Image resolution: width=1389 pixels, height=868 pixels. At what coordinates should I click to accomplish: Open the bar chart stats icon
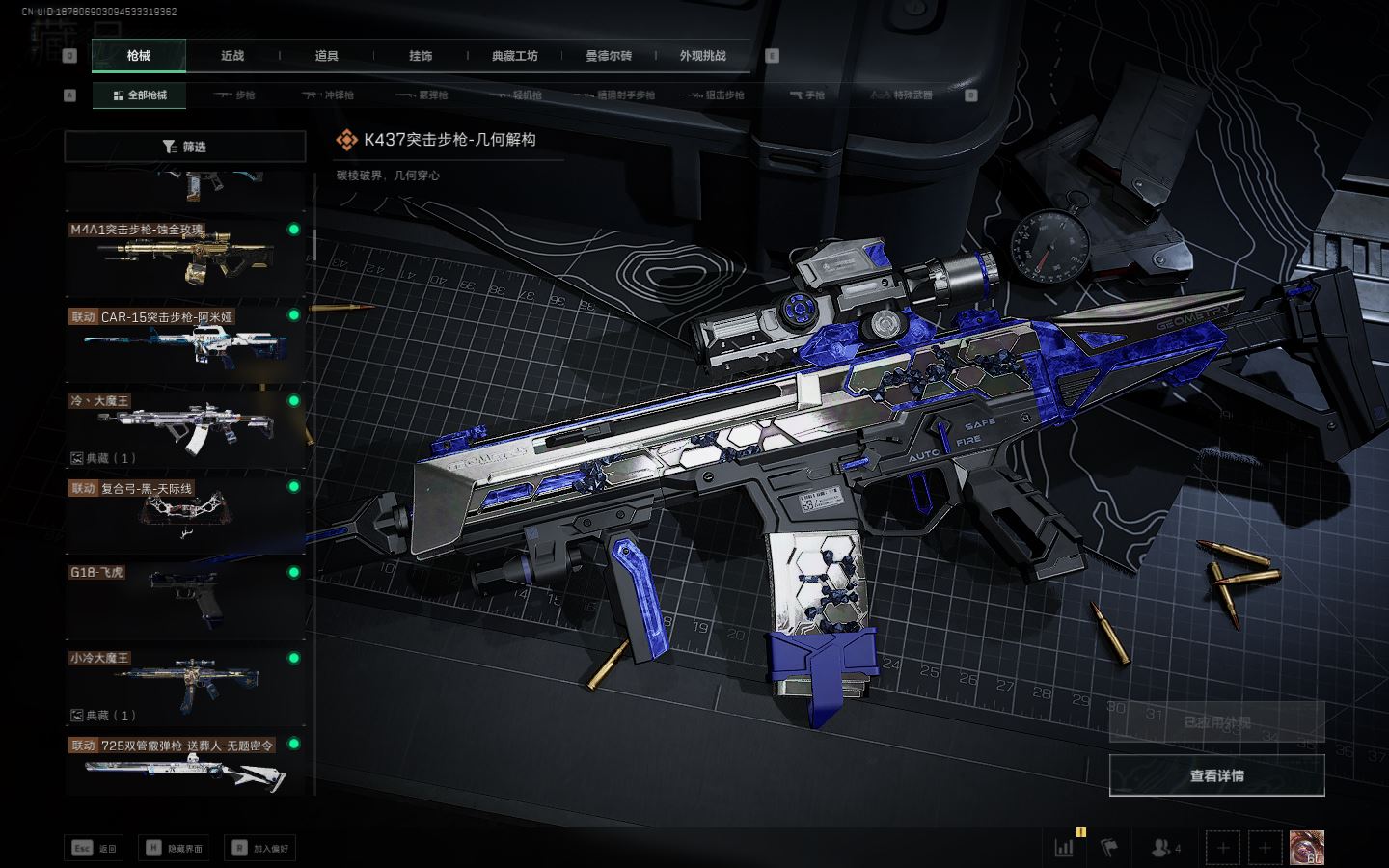tap(1065, 848)
